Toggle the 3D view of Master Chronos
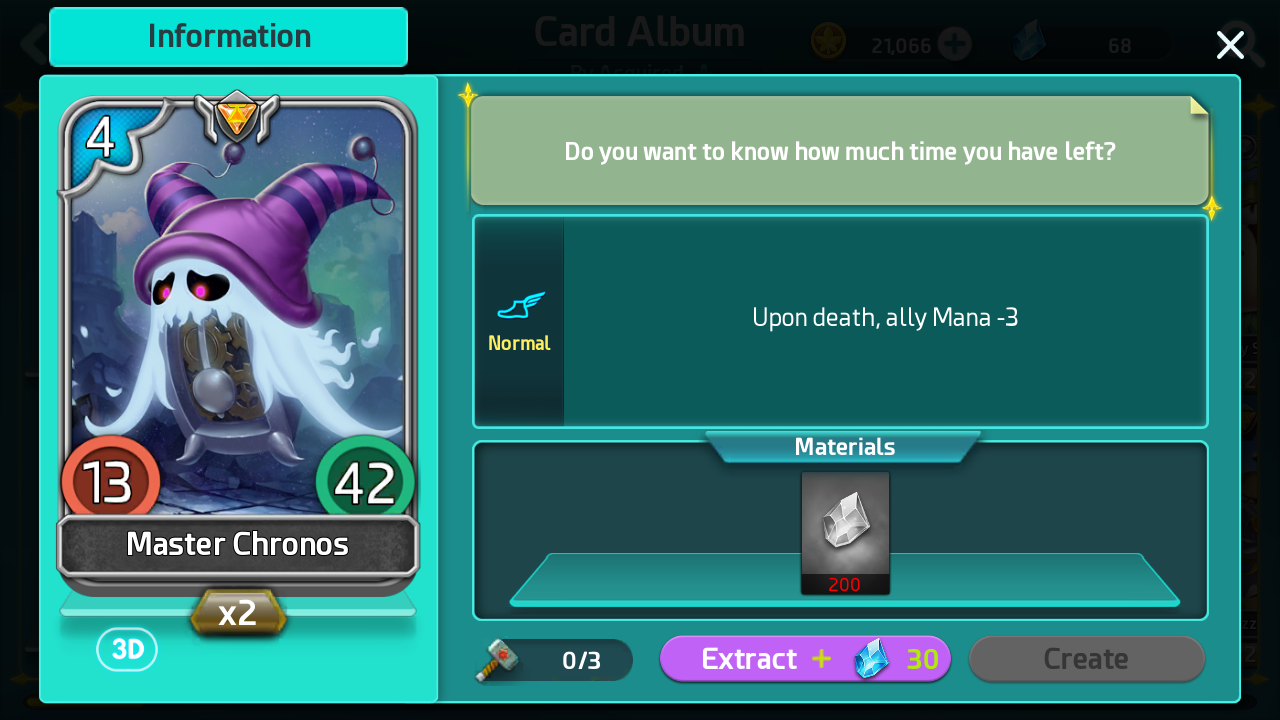The image size is (1280, 720). tap(127, 649)
